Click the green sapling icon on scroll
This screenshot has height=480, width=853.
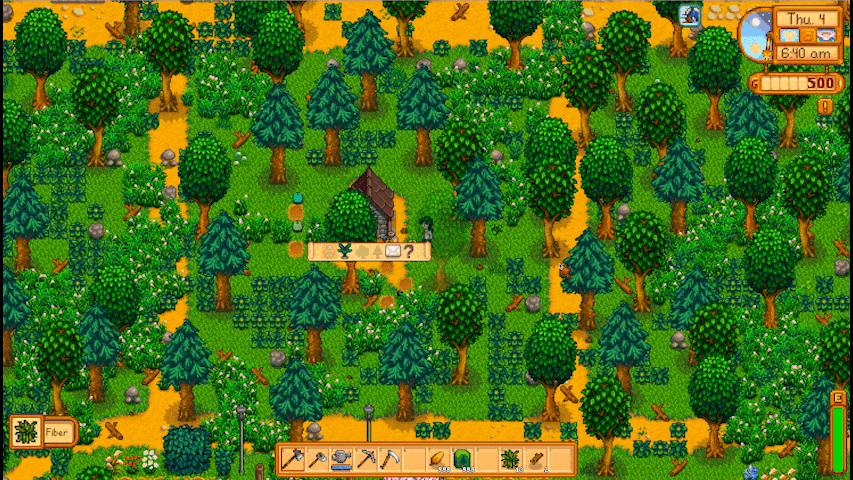tap(346, 251)
